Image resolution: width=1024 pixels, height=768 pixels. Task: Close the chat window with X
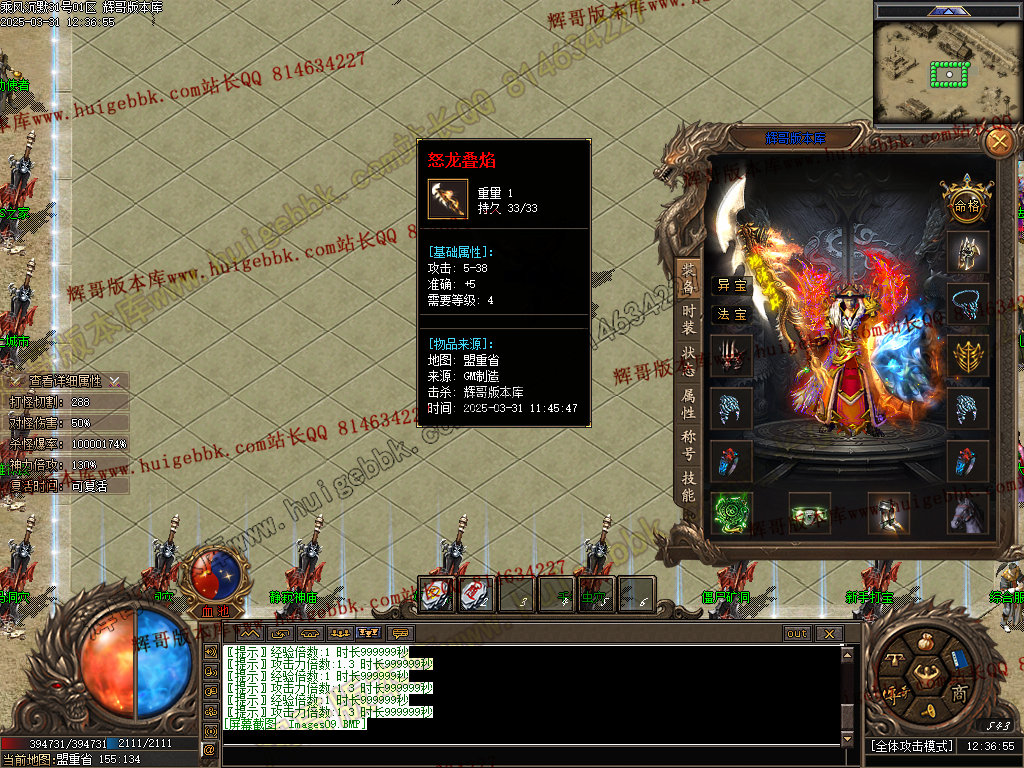coord(828,634)
